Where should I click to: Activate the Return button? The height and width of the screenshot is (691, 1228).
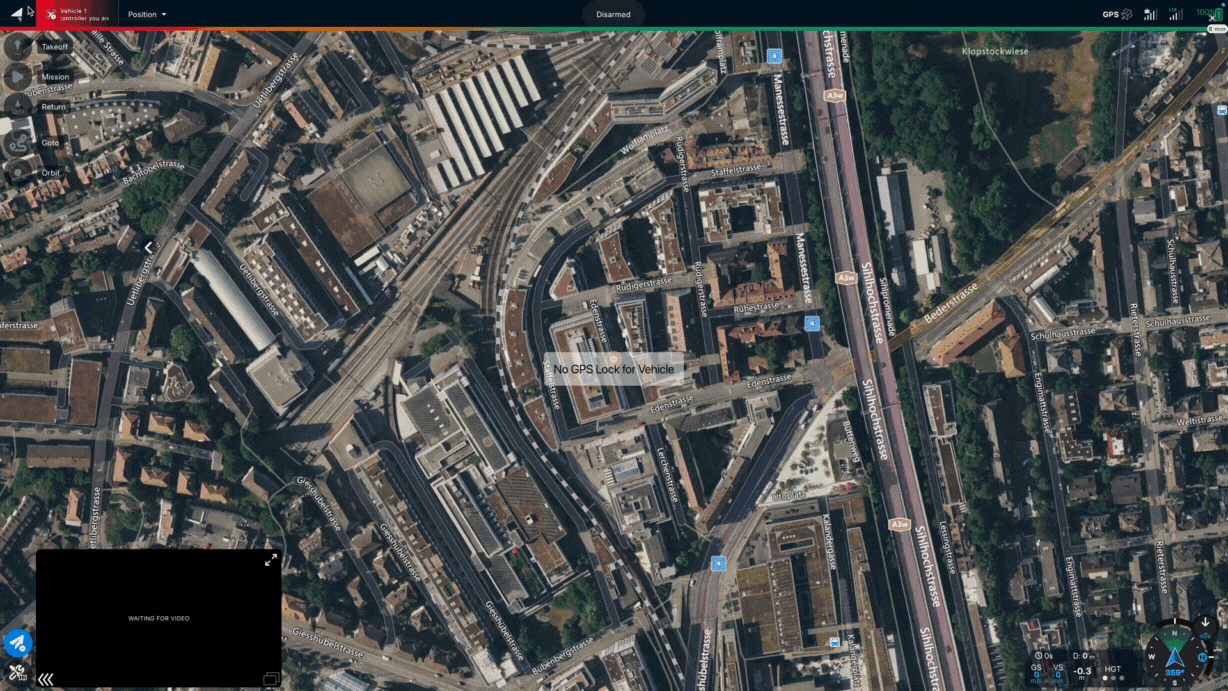click(19, 106)
